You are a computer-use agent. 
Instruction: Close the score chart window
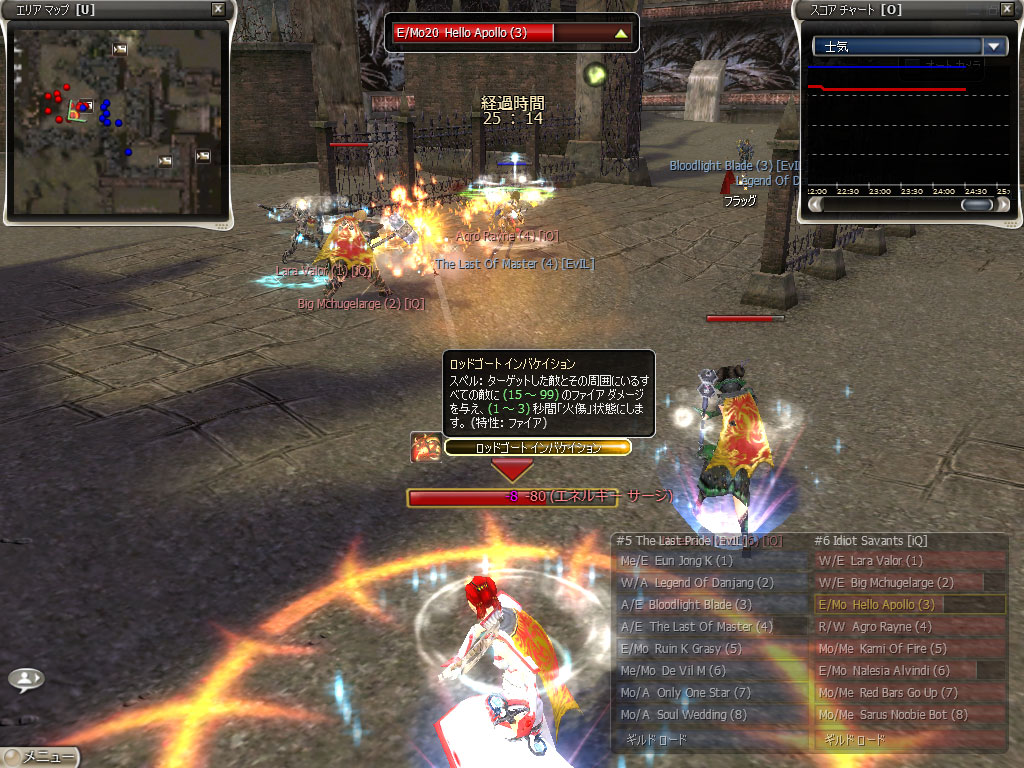coord(1006,9)
